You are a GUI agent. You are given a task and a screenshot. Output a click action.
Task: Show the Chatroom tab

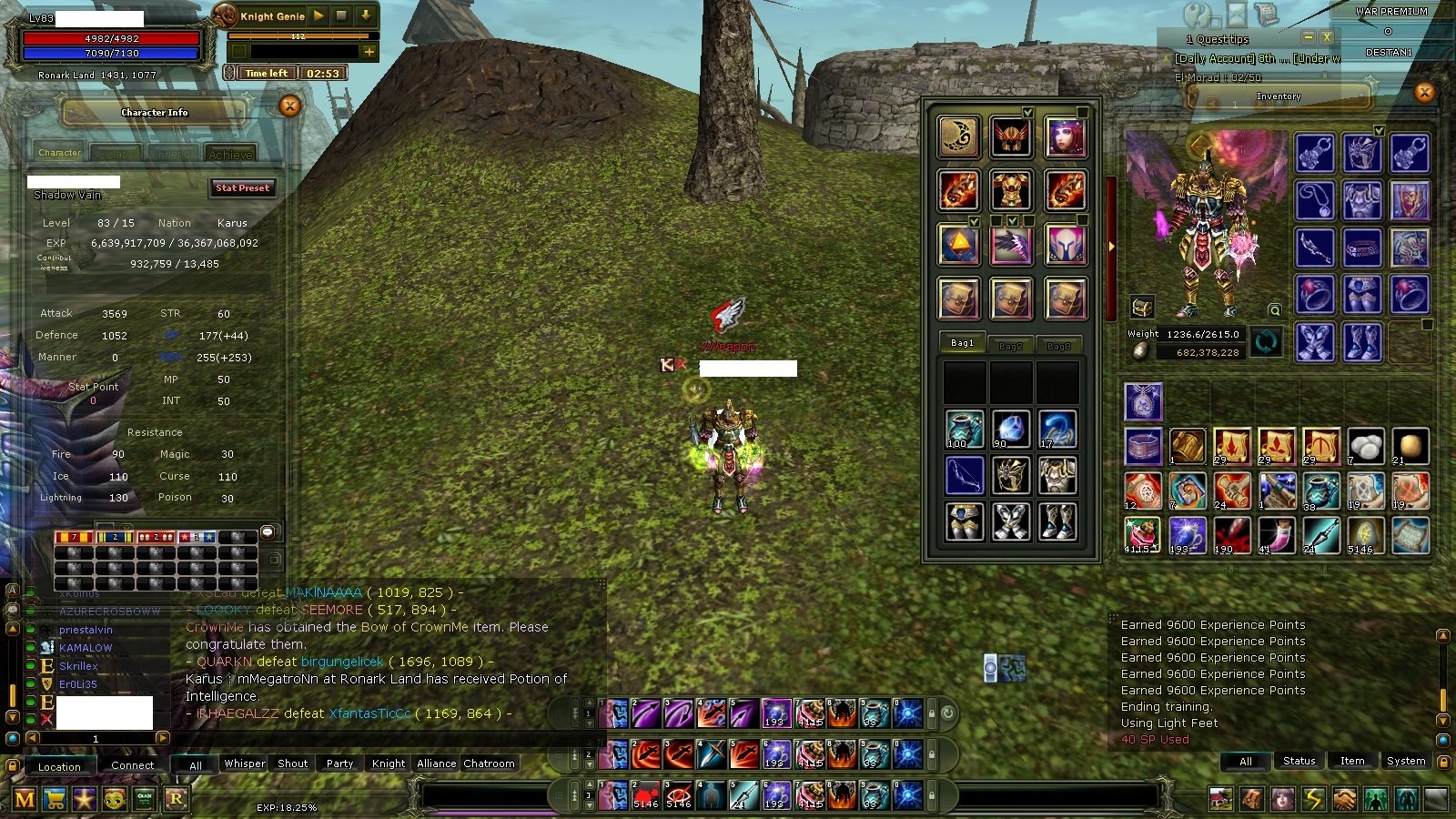(489, 763)
